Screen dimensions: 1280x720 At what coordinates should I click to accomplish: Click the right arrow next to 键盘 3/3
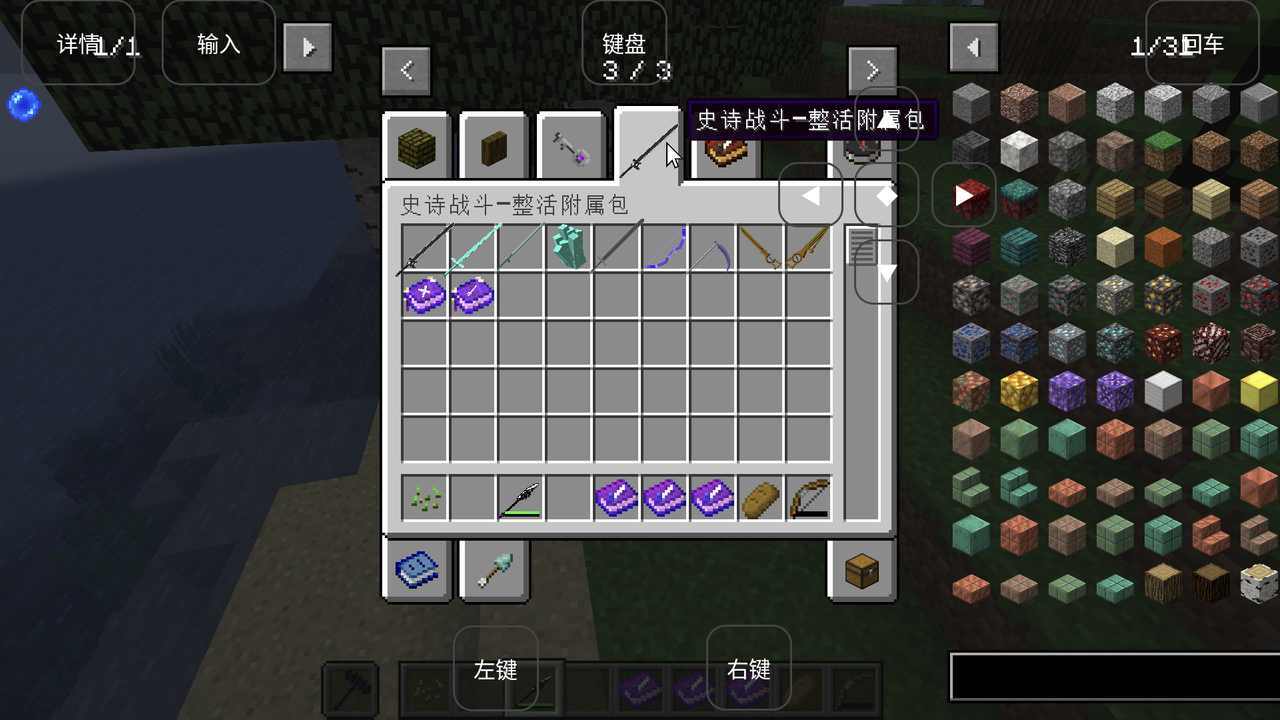(x=871, y=70)
